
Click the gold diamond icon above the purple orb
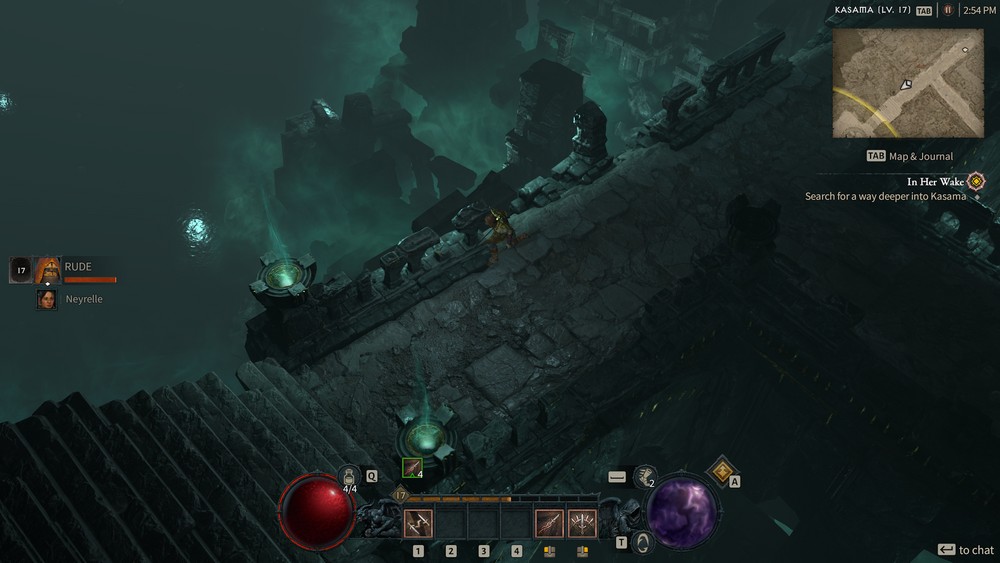point(722,470)
